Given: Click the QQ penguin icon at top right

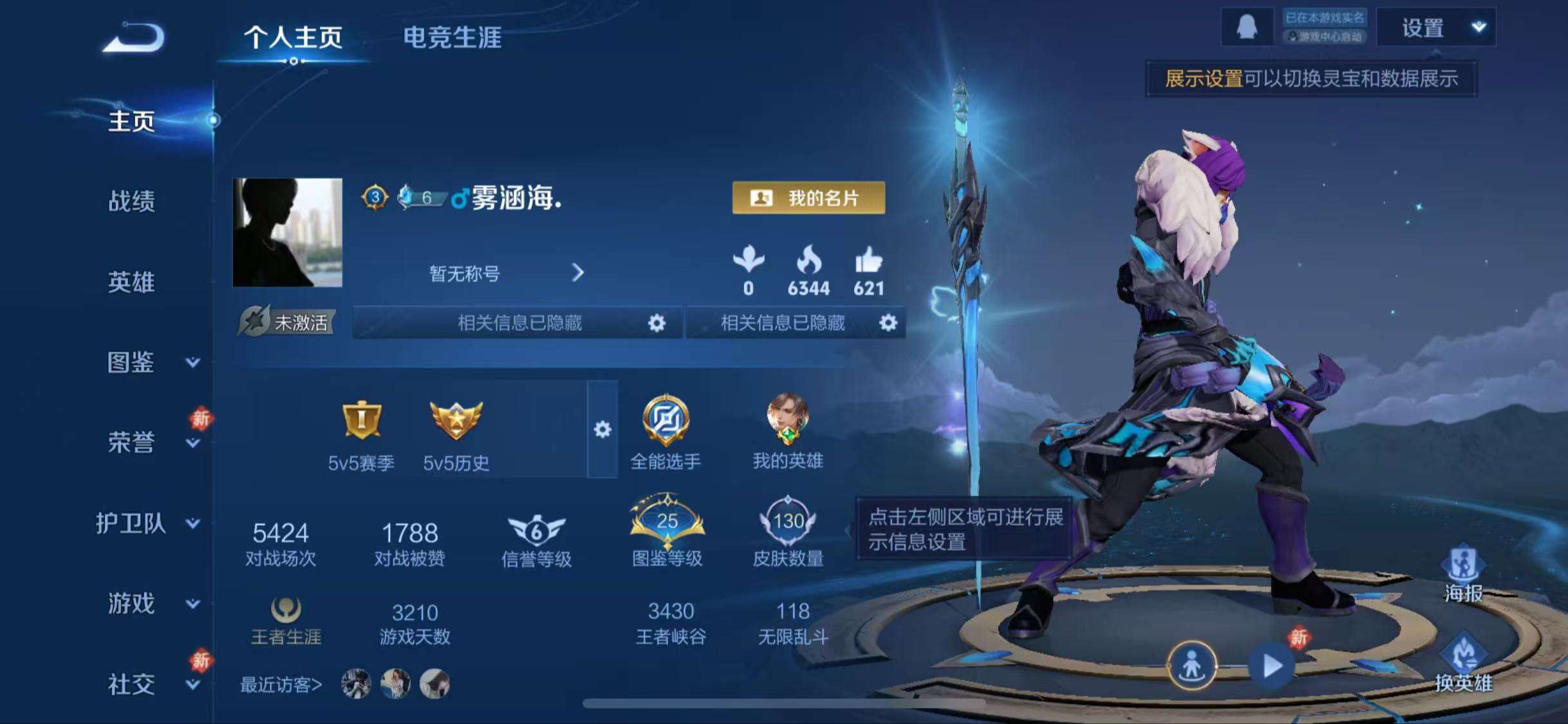Looking at the screenshot, I should 1249,27.
